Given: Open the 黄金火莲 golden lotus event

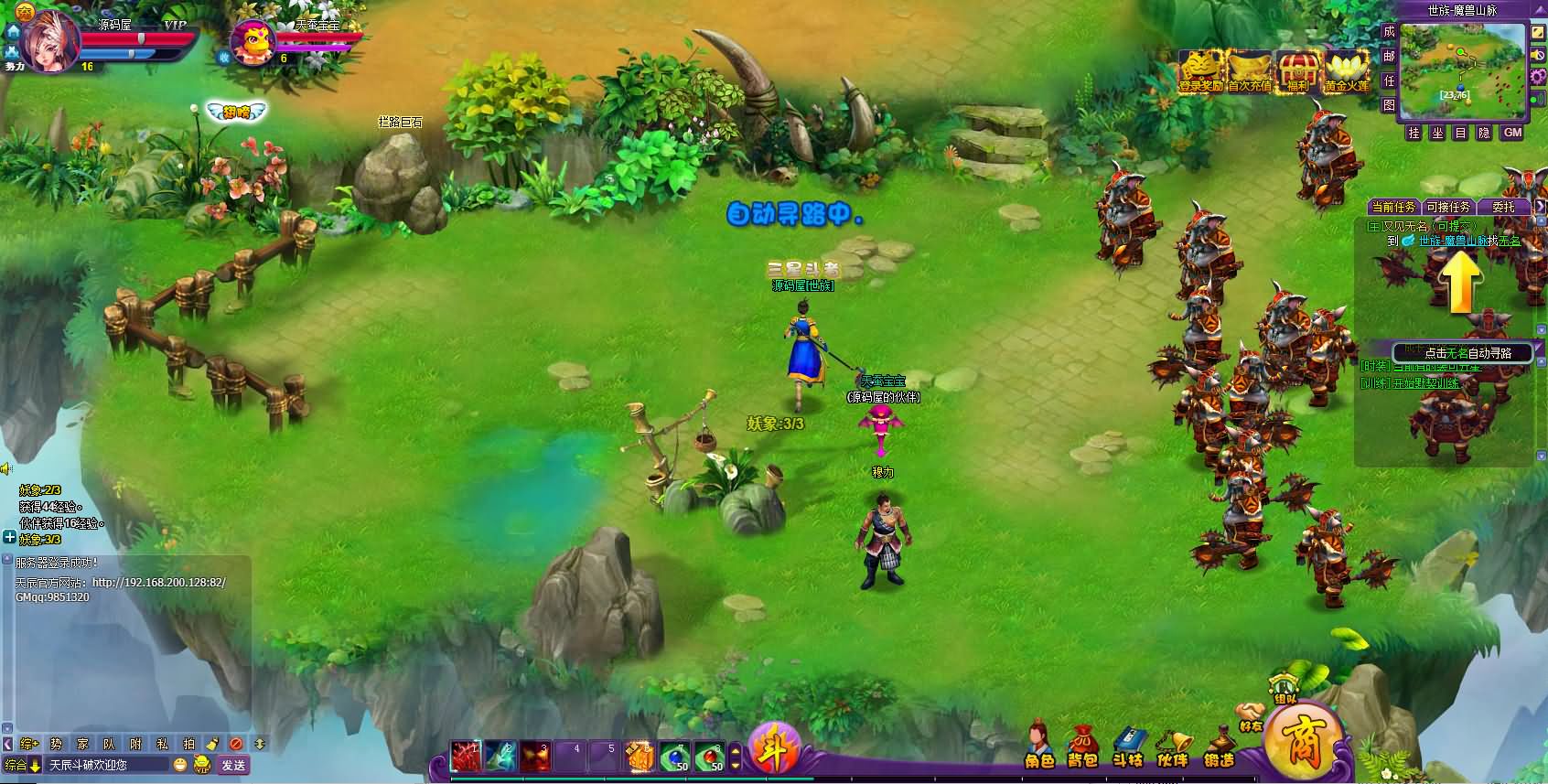Looking at the screenshot, I should pos(1347,71).
